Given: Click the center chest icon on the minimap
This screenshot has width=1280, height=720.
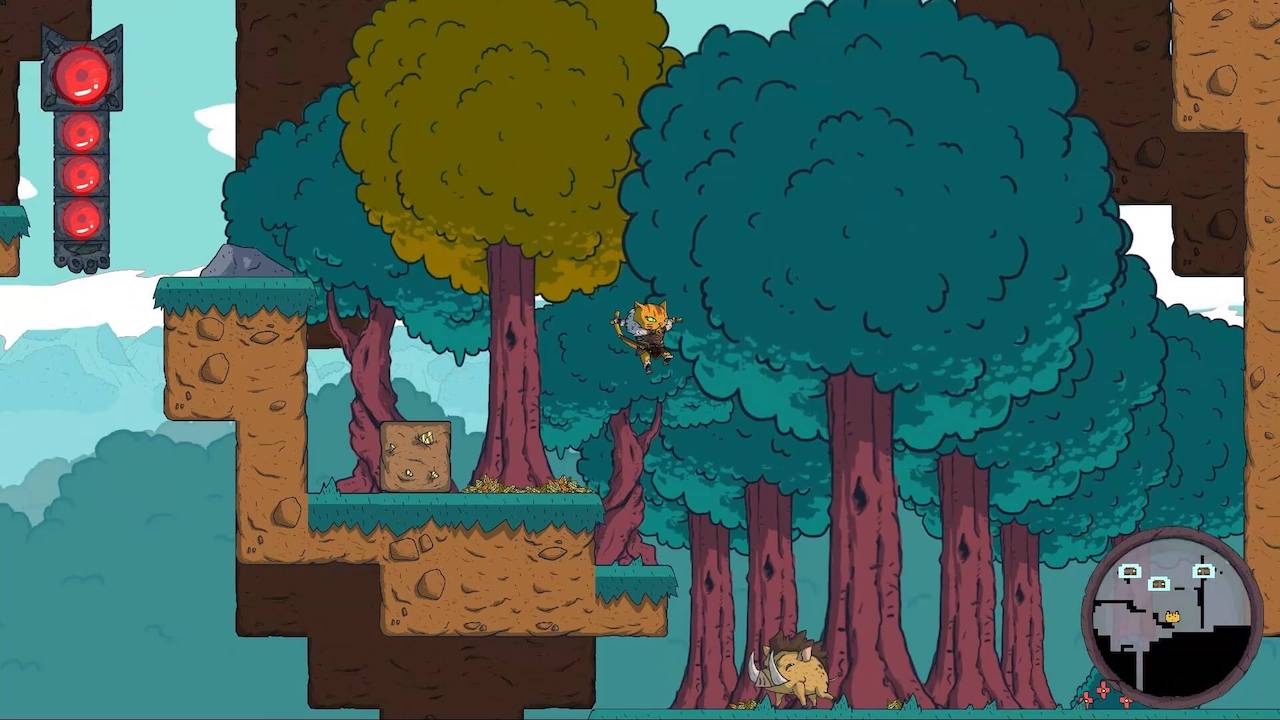Looking at the screenshot, I should tap(1159, 584).
